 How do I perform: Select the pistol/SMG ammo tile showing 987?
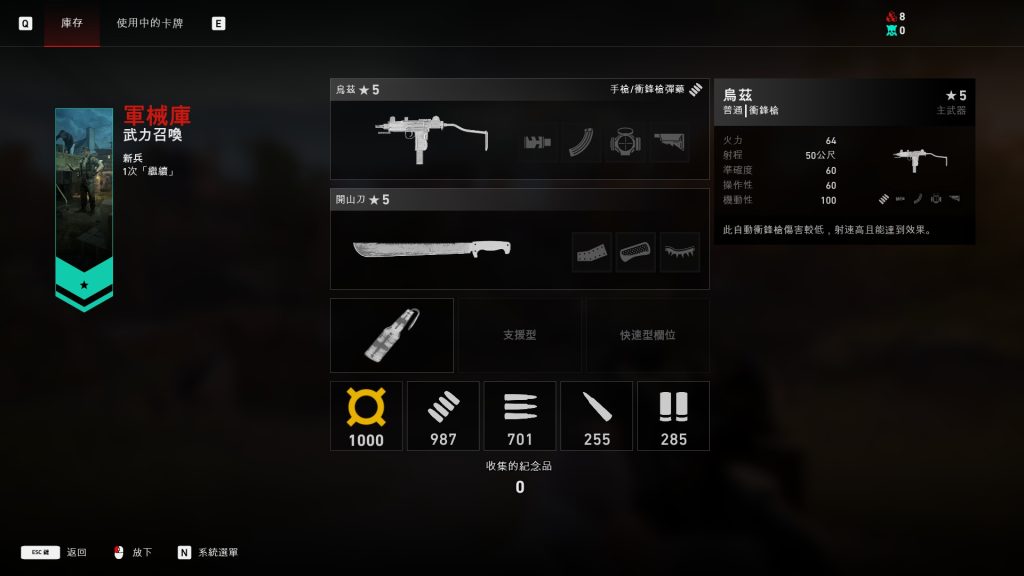point(443,415)
